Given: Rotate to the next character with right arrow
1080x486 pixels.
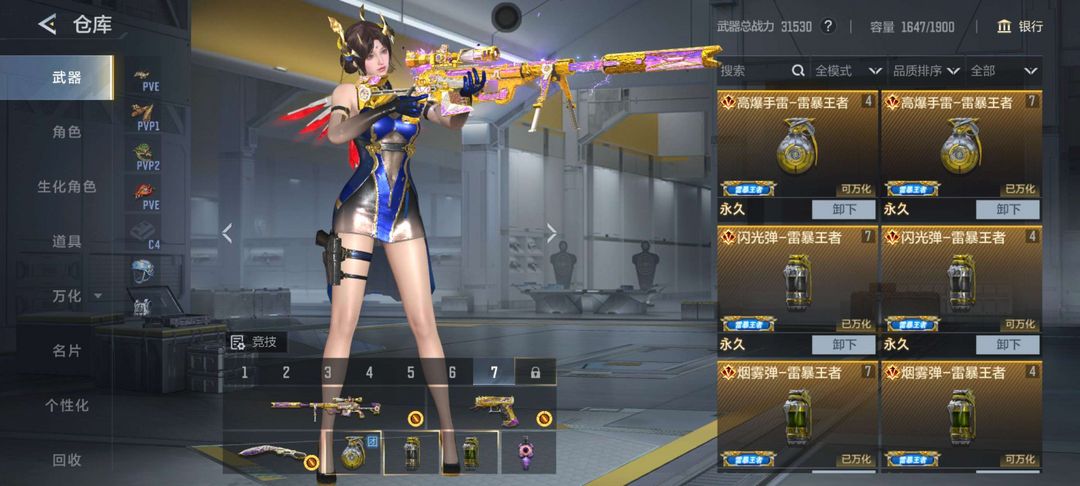Looking at the screenshot, I should click(551, 233).
